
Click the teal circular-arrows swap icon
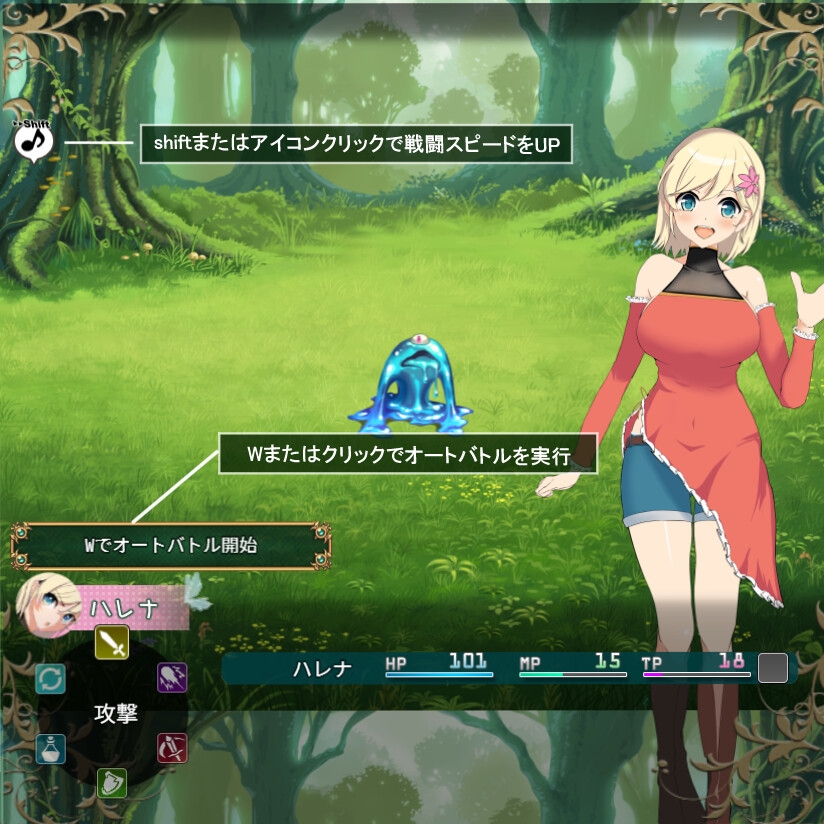point(51,679)
